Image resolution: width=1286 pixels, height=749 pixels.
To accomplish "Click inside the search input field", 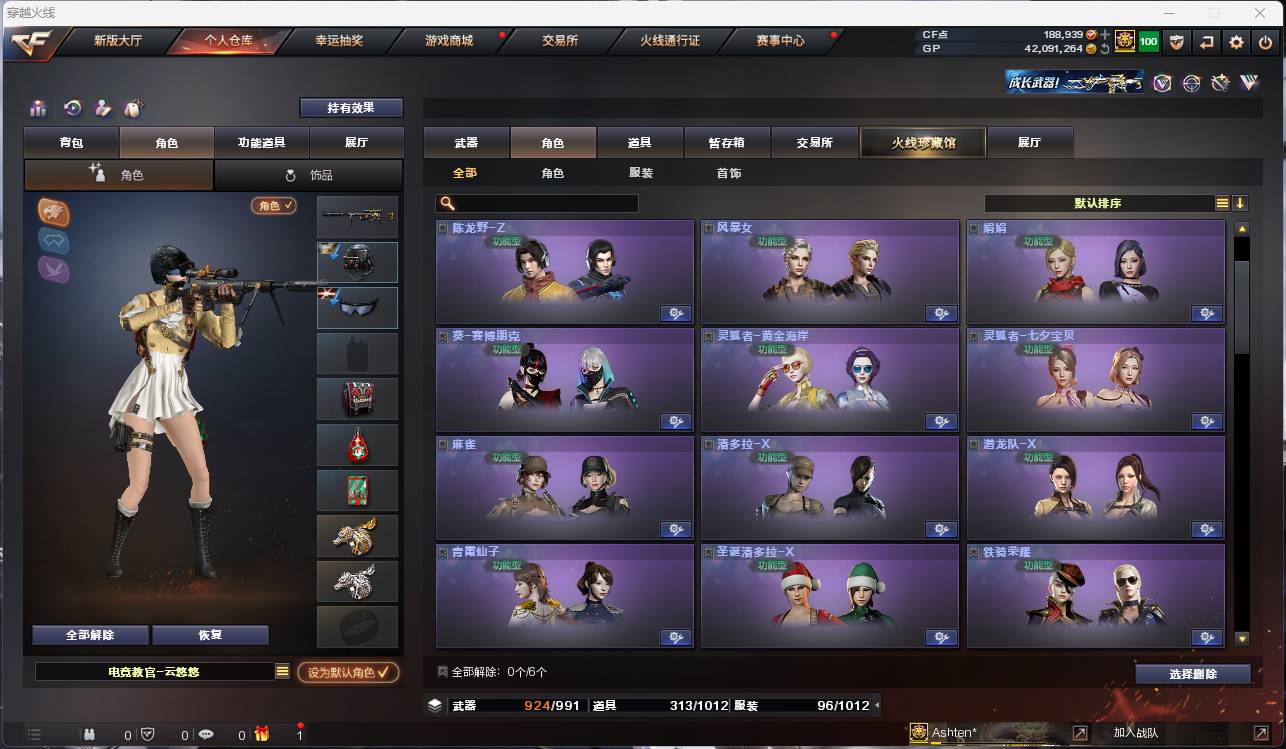I will (x=545, y=203).
